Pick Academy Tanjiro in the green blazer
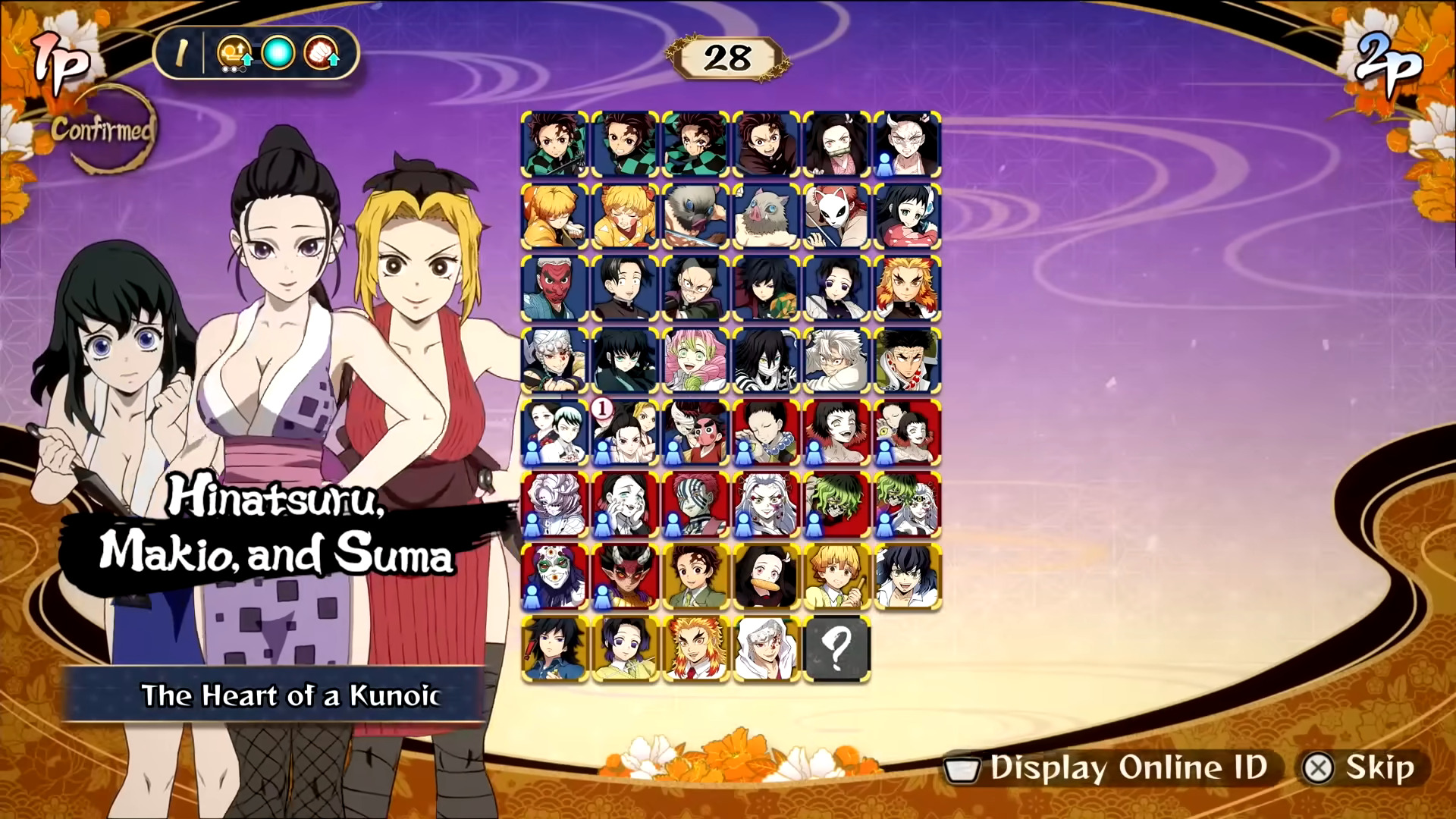The image size is (1456, 819). point(695,576)
